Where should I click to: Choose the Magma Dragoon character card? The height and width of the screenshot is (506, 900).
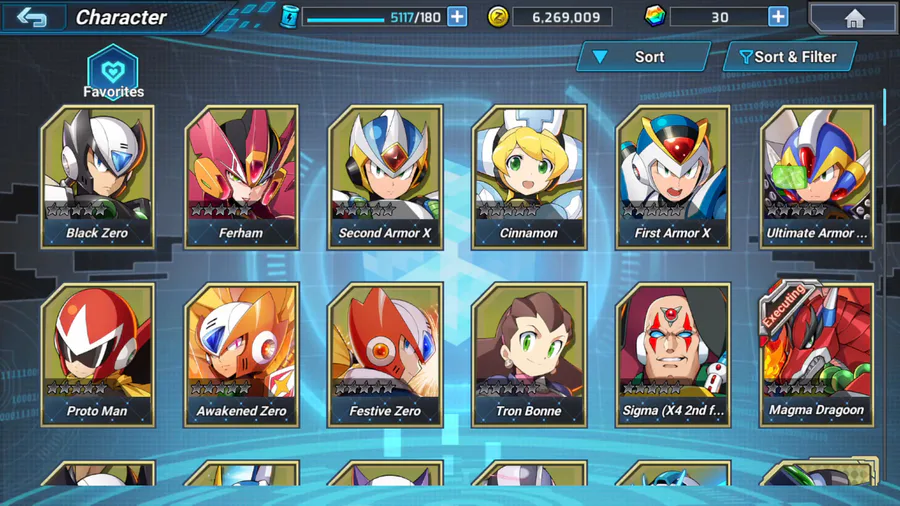(817, 353)
